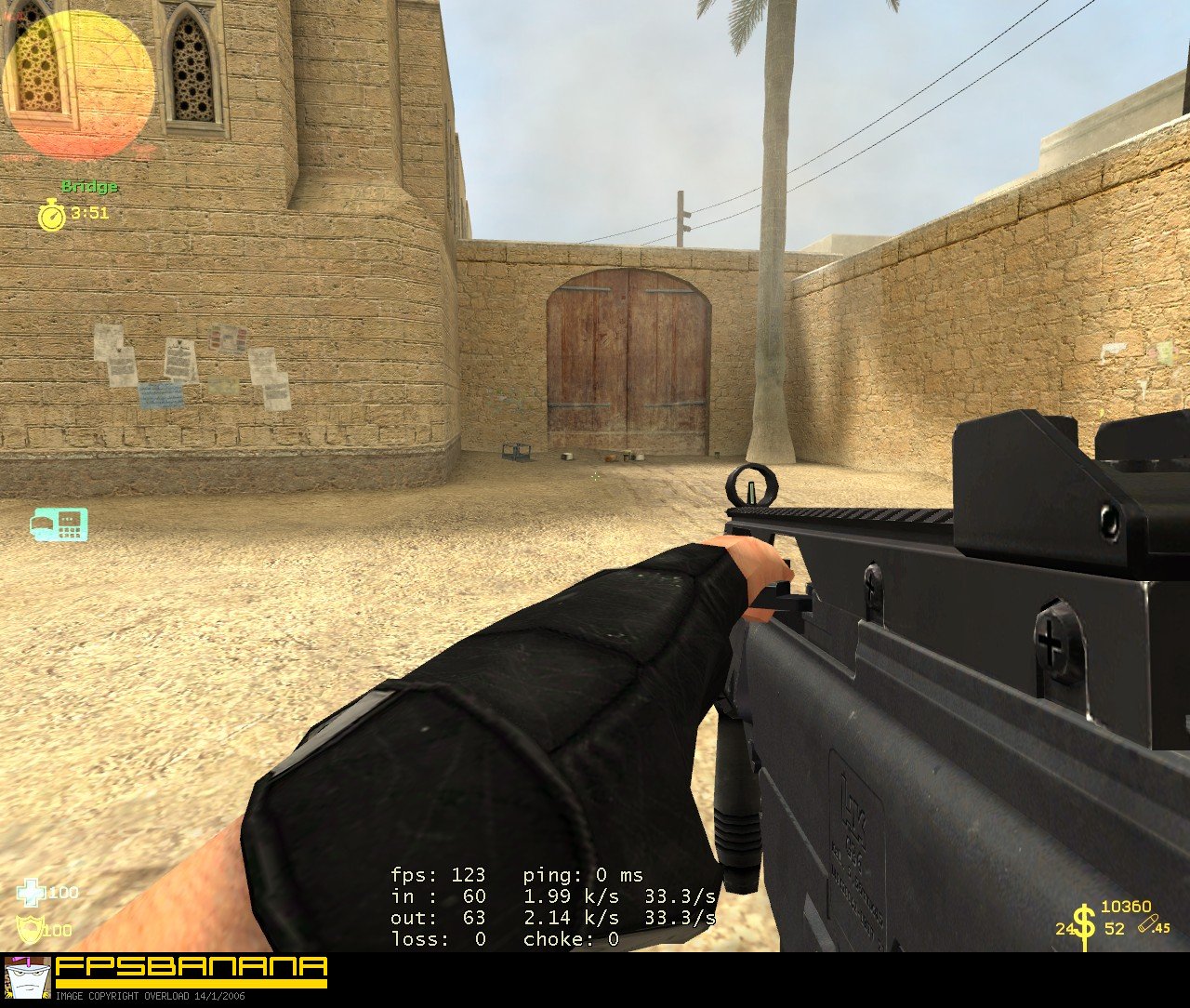Image resolution: width=1190 pixels, height=1008 pixels.
Task: Click the crosshair at screen center
Action: [595, 476]
